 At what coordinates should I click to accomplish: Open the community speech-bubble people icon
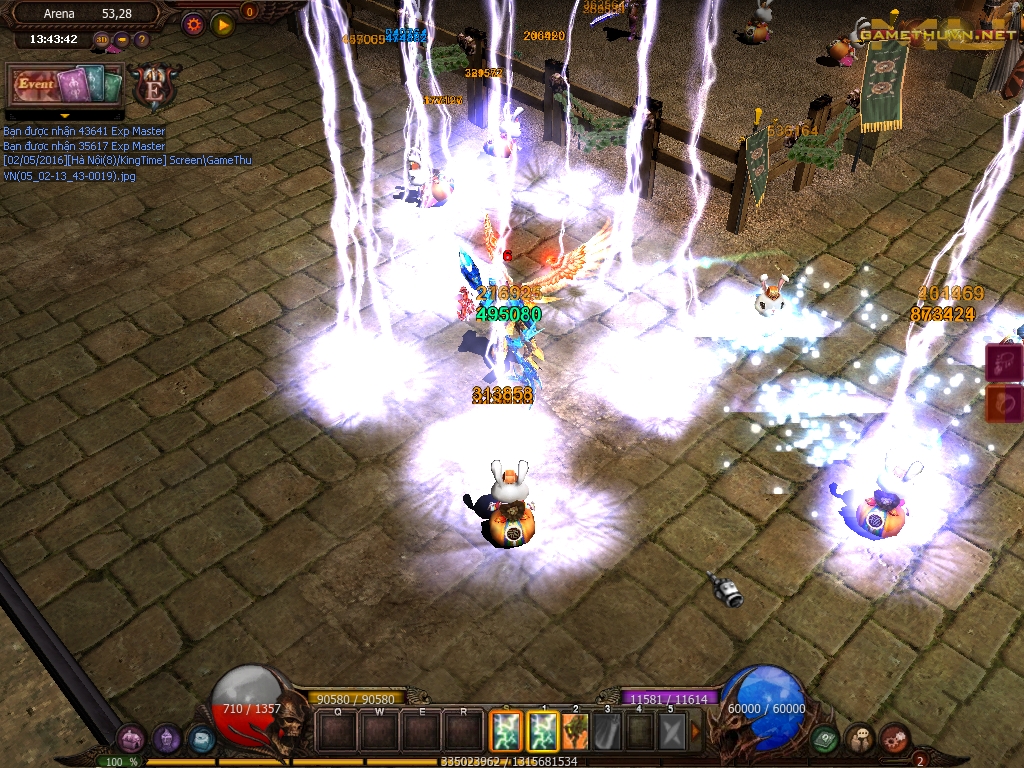coord(860,740)
